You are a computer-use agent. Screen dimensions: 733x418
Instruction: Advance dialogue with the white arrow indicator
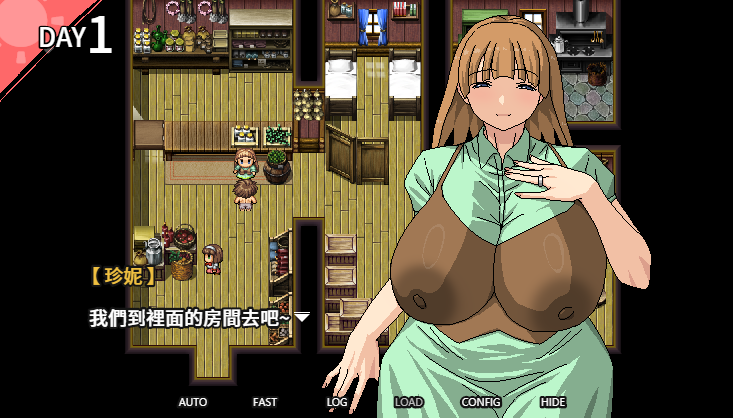point(302,318)
